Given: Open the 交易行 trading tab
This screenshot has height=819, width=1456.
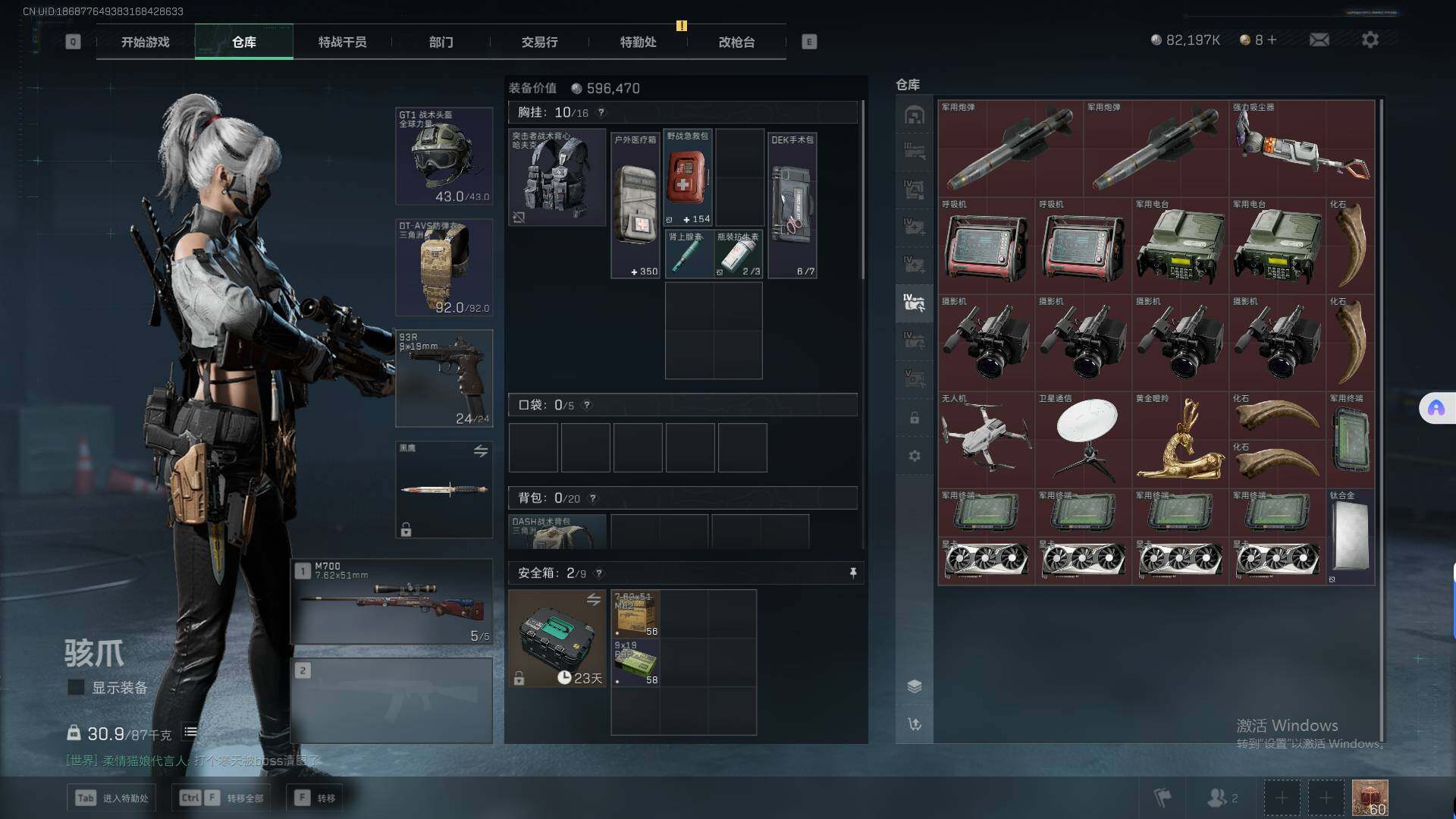Looking at the screenshot, I should point(539,42).
